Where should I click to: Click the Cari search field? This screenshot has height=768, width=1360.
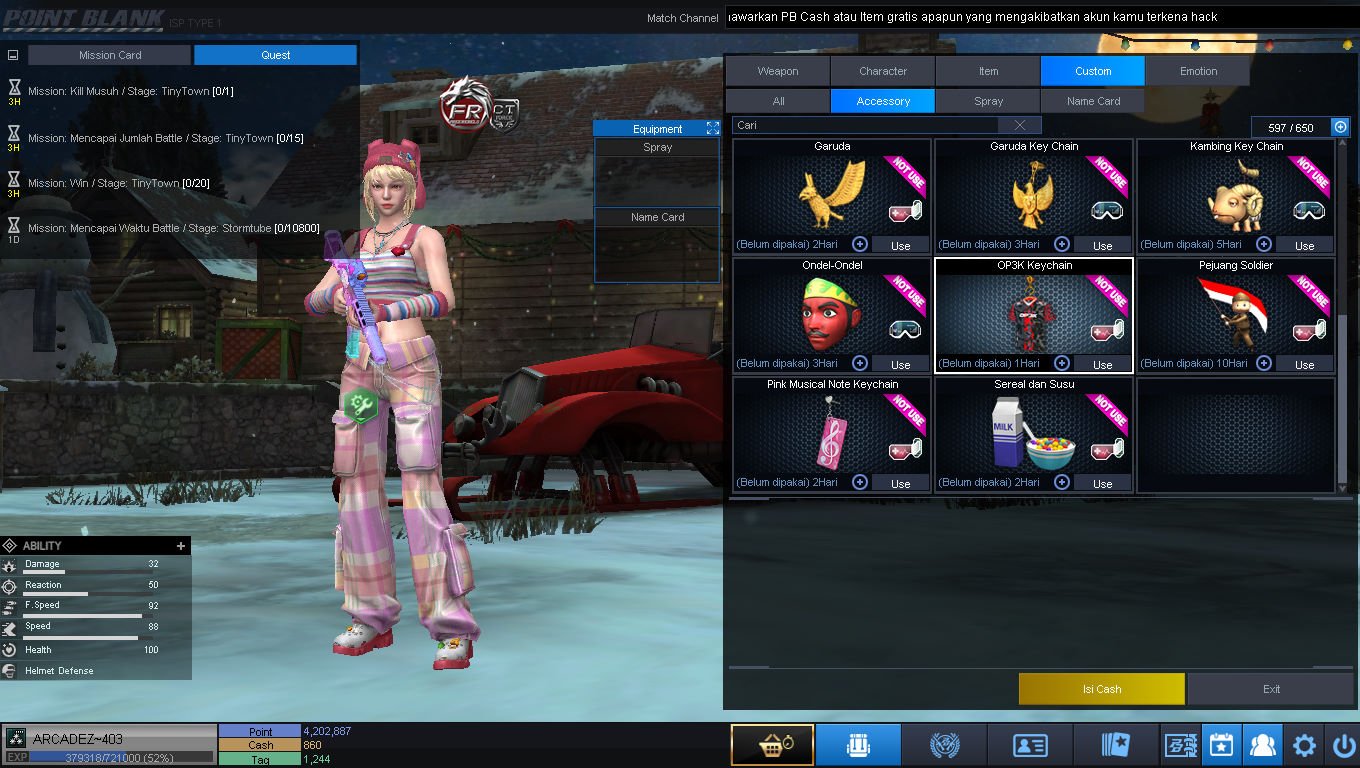coord(865,125)
